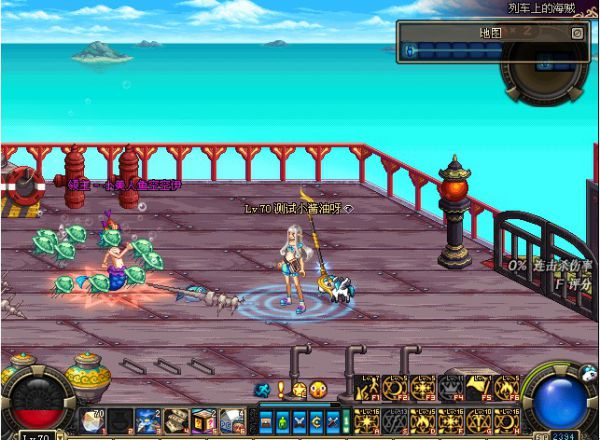This screenshot has height=440, width=600.
Task: Select the white card item slot with count 4
Action: (x=231, y=420)
